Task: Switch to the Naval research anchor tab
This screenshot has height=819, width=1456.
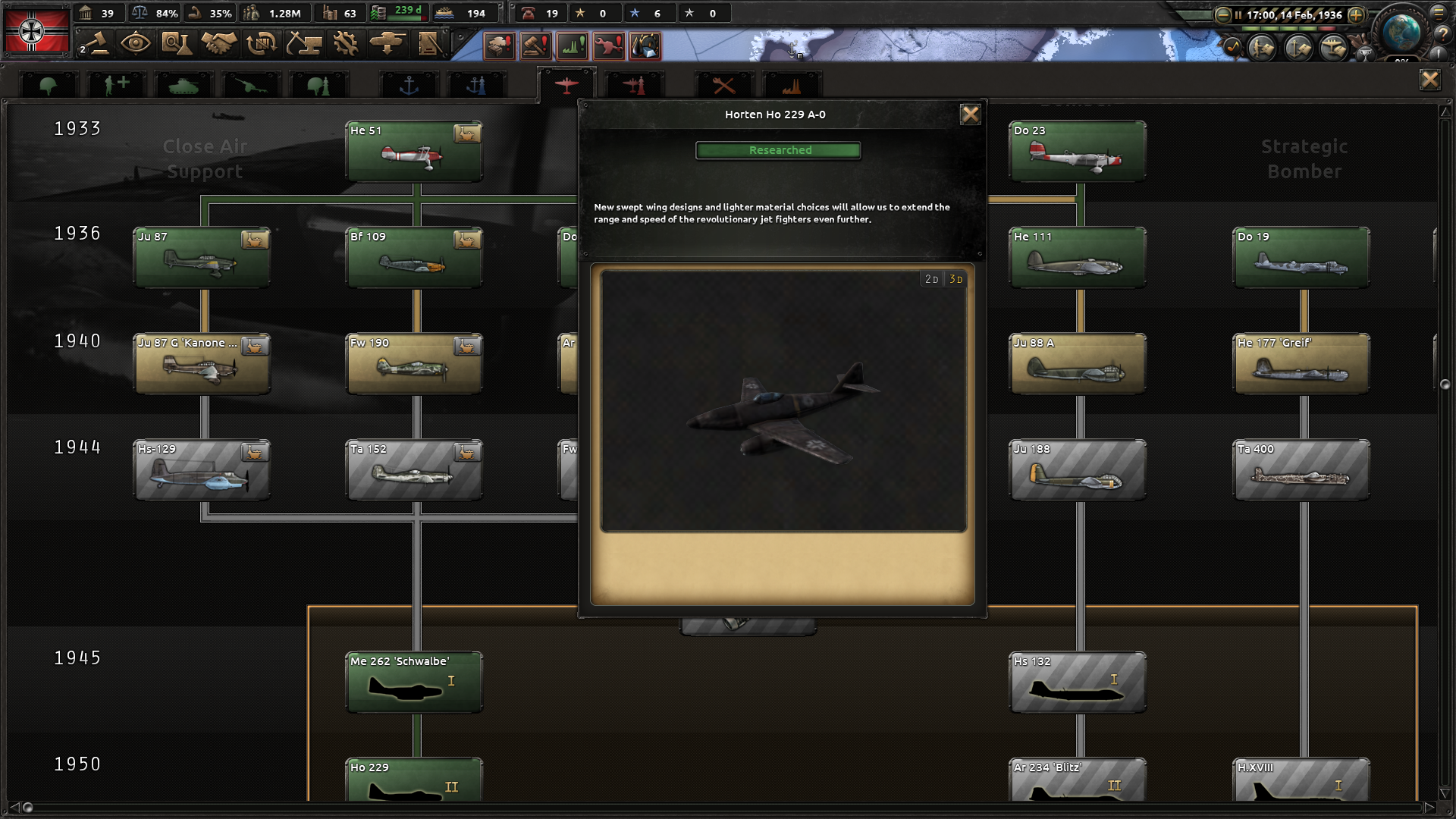Action: coord(409,85)
